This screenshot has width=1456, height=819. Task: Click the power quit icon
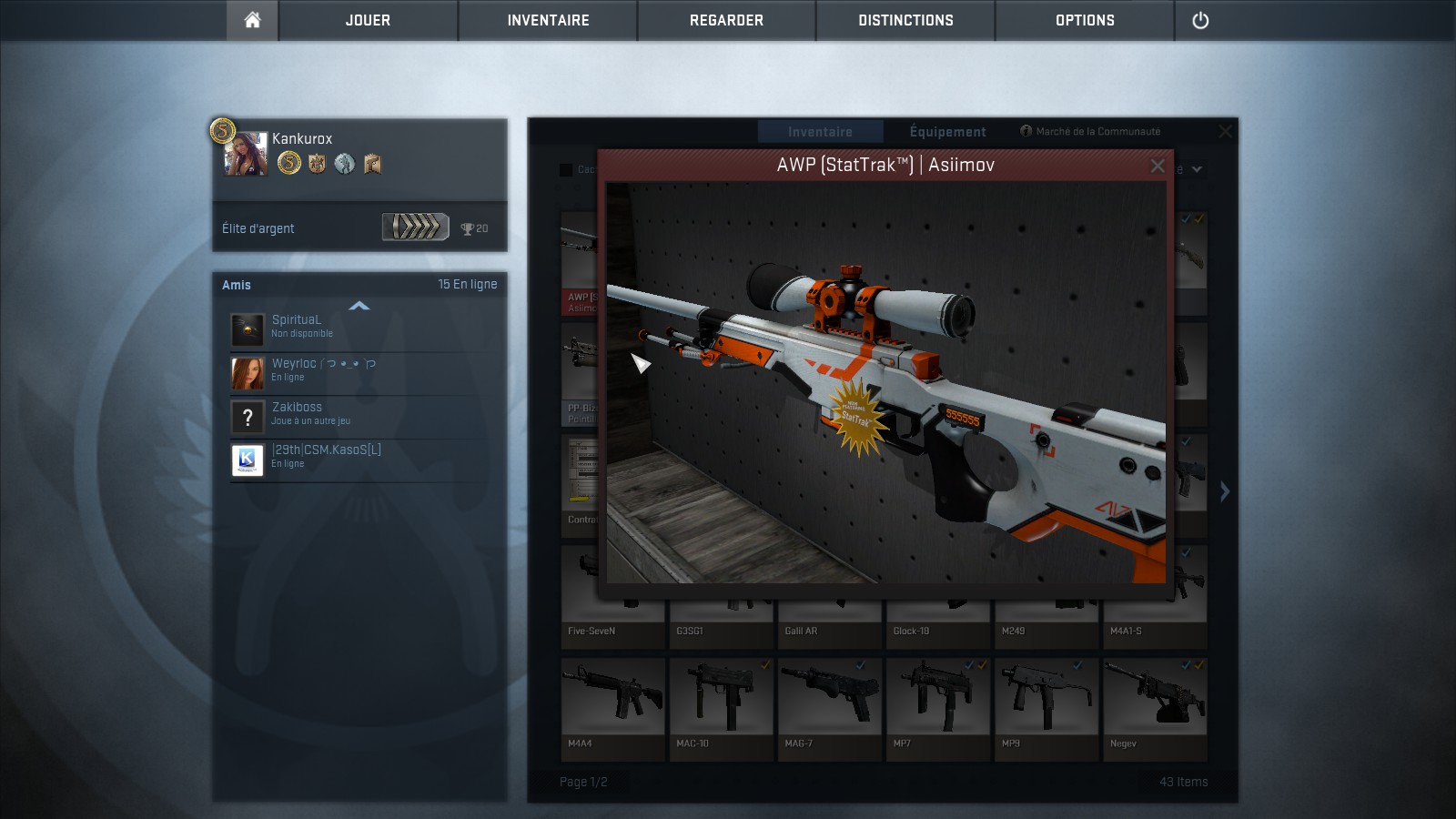[x=1200, y=20]
